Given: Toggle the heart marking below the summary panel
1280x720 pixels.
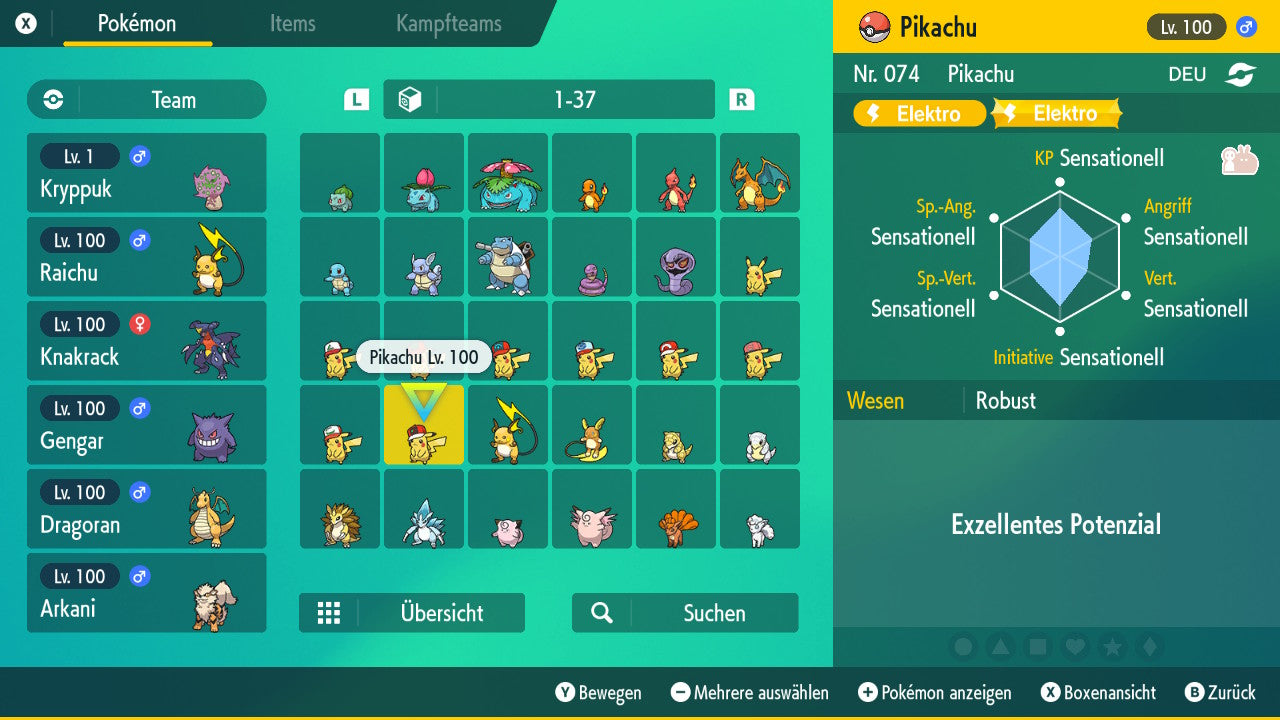Looking at the screenshot, I should [1075, 648].
